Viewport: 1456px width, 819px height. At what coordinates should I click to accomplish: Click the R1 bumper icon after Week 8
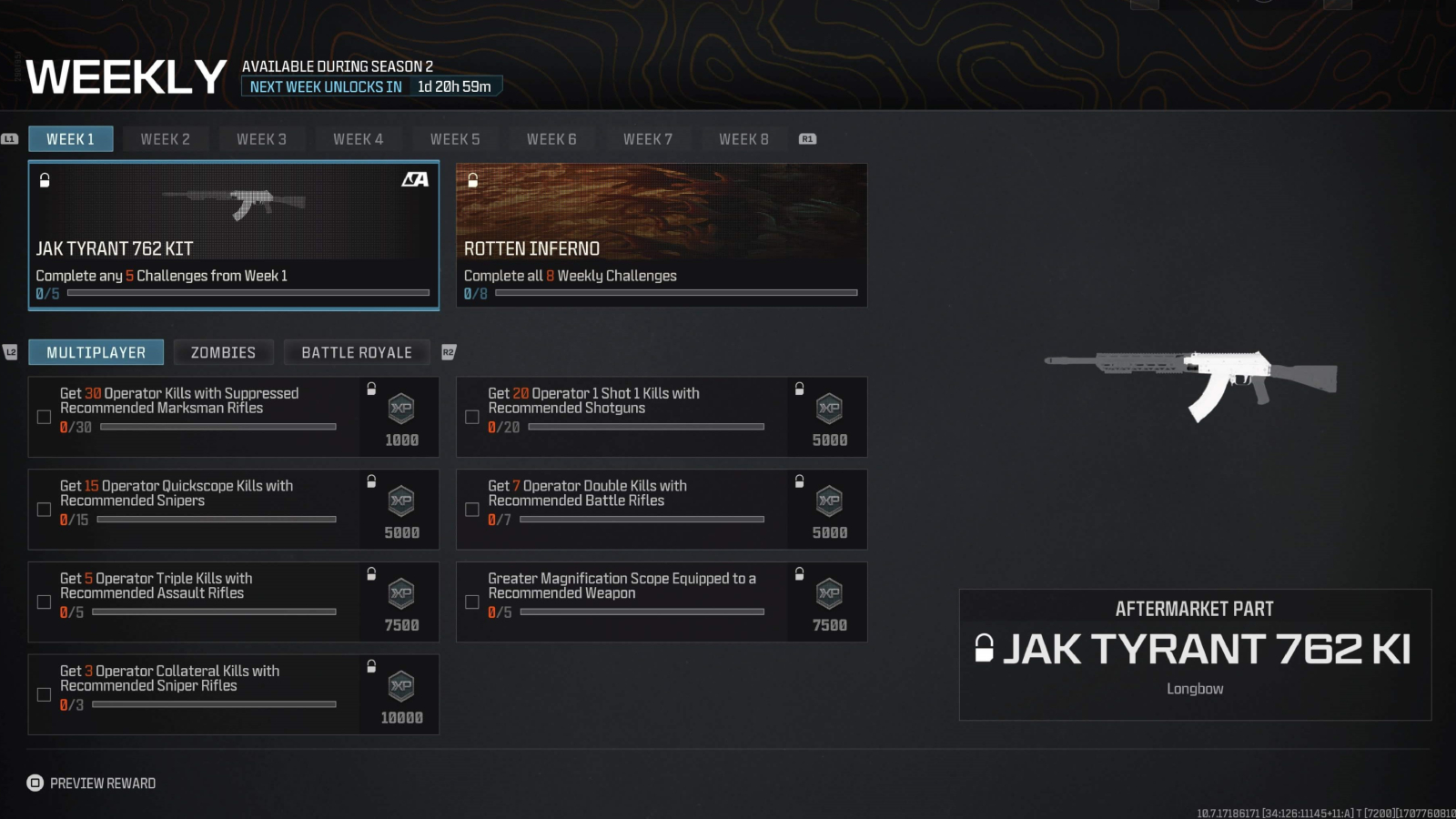pyautogui.click(x=805, y=138)
